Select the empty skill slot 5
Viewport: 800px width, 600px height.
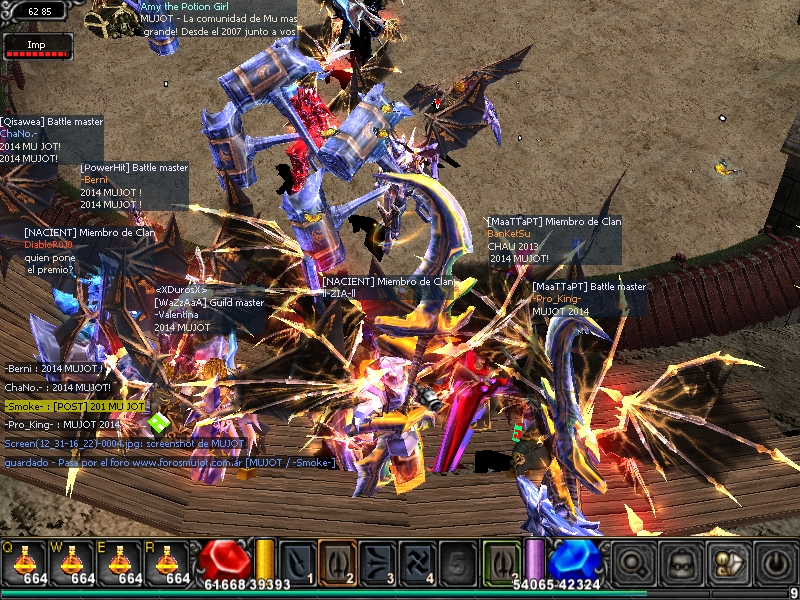click(457, 562)
